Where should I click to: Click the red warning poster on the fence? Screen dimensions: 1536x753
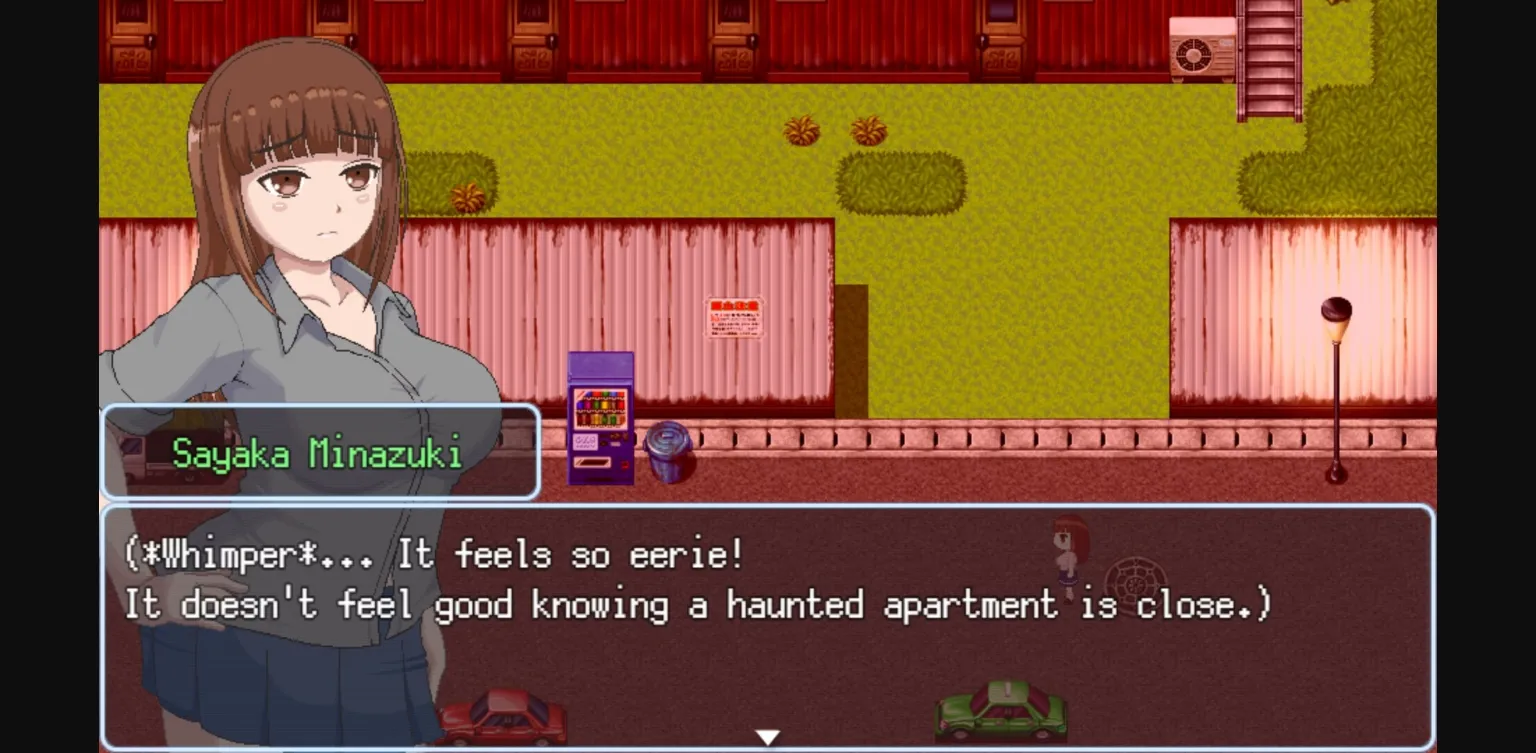735,318
